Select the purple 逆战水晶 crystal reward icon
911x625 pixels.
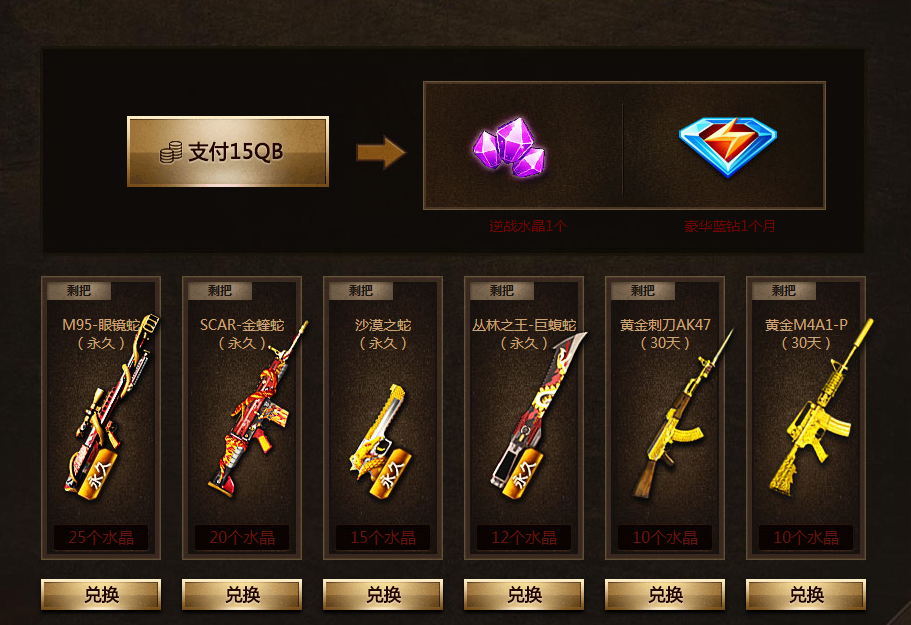tap(510, 148)
